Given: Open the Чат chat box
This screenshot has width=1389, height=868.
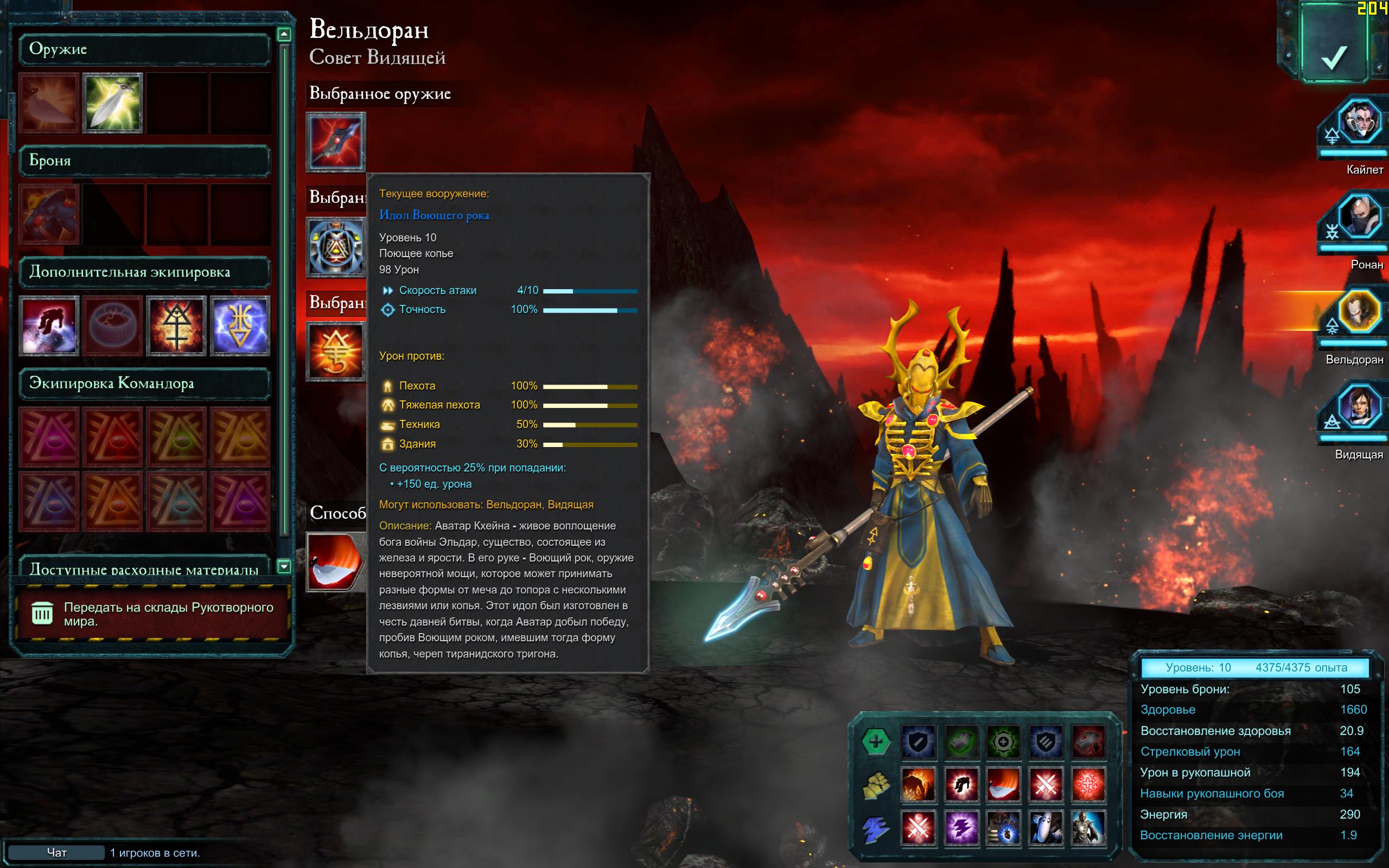Looking at the screenshot, I should (56, 852).
